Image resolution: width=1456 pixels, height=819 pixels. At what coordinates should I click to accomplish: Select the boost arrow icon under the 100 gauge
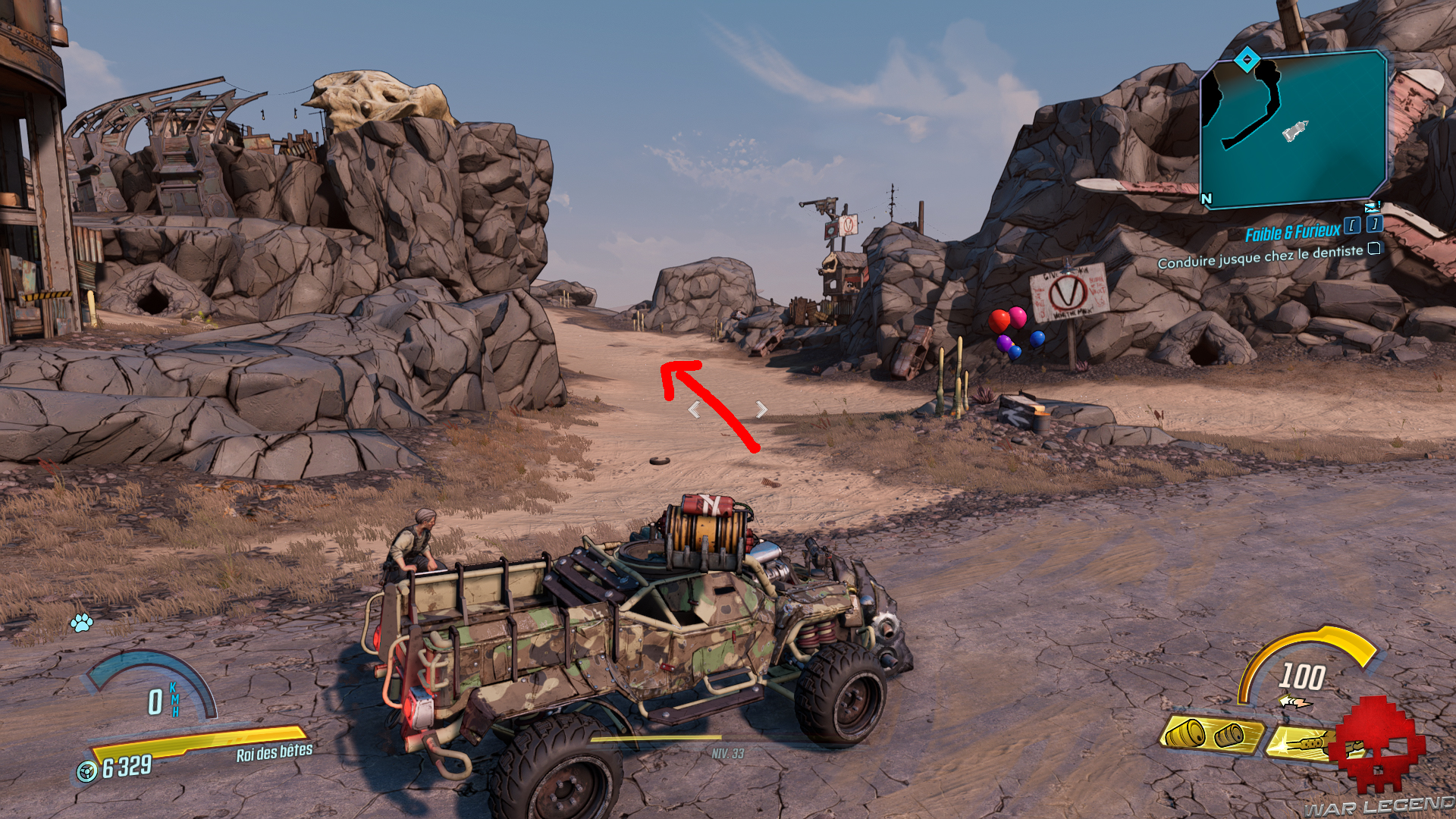coord(1295,701)
